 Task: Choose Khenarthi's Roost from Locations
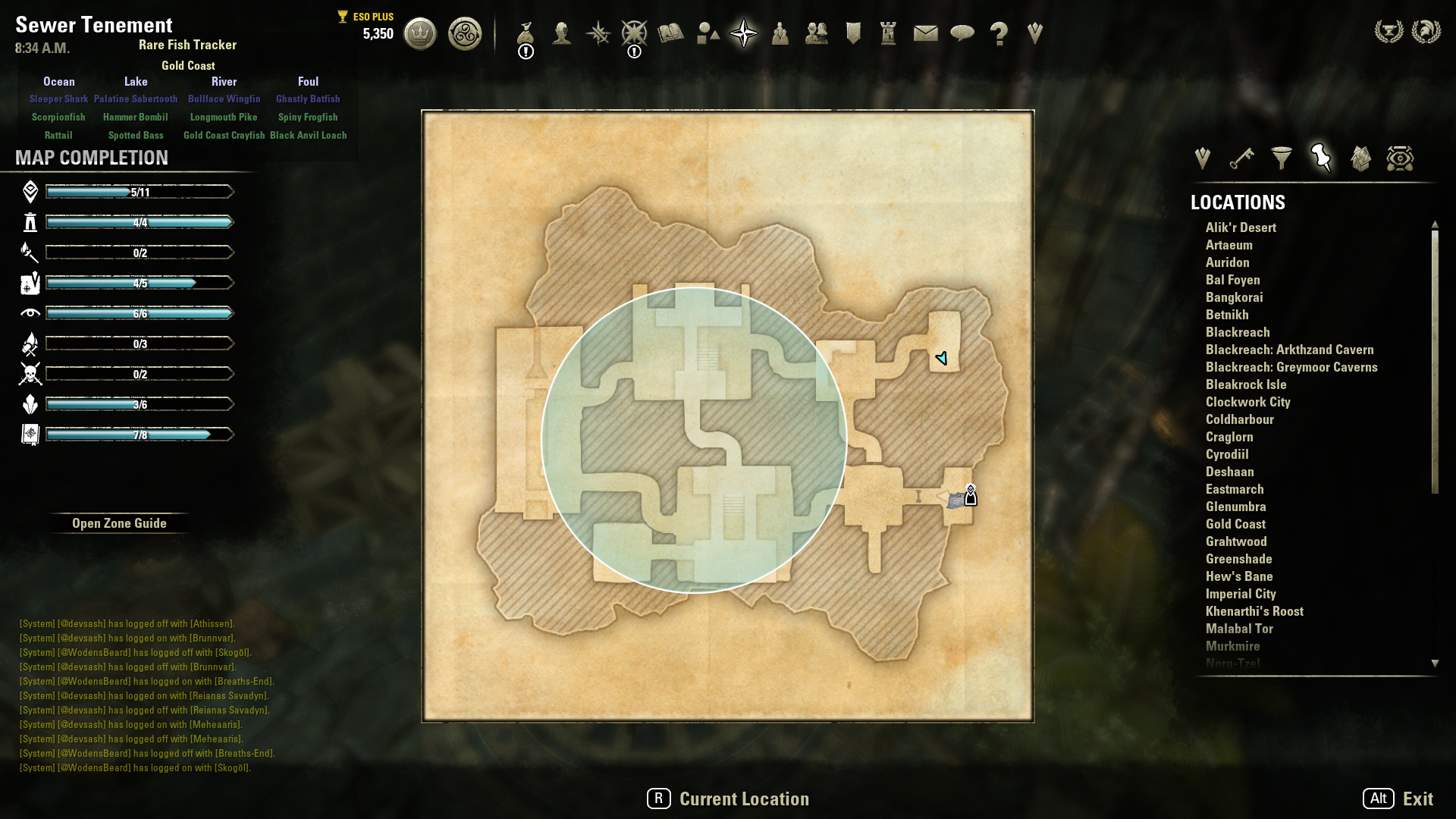tap(1254, 611)
